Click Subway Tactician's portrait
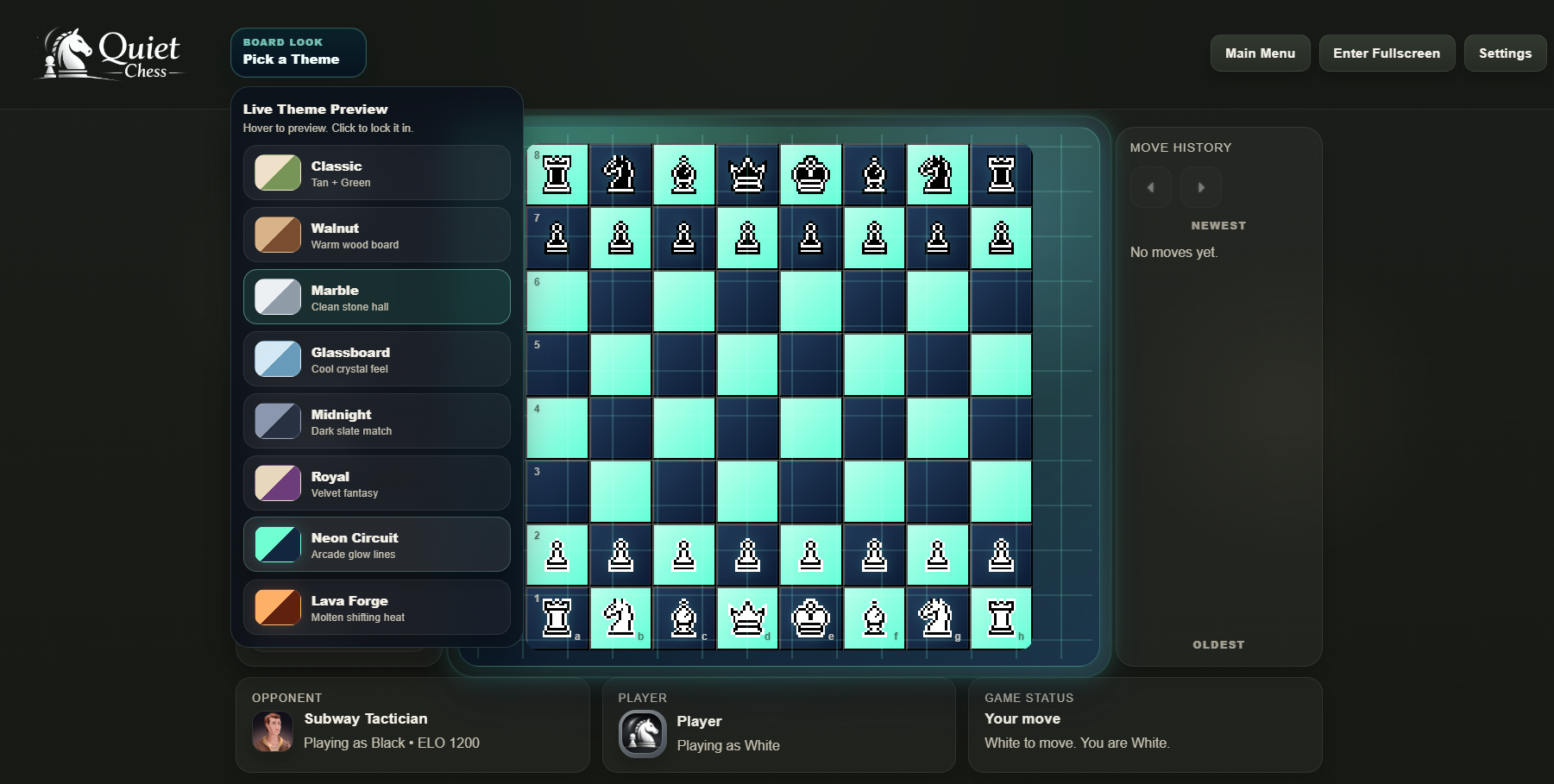Image resolution: width=1554 pixels, height=784 pixels. point(273,731)
